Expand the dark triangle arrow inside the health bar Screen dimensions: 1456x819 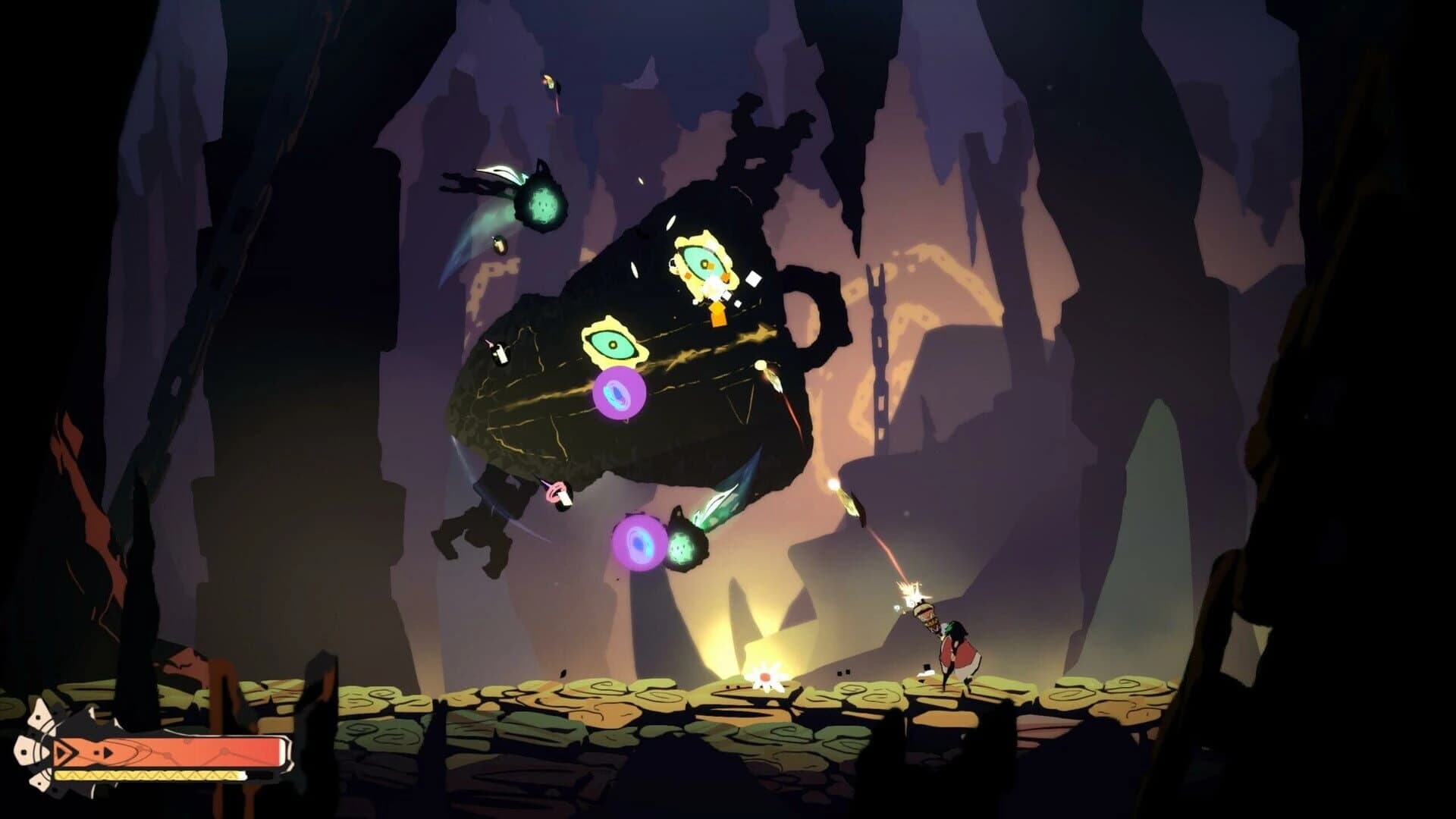tap(62, 755)
